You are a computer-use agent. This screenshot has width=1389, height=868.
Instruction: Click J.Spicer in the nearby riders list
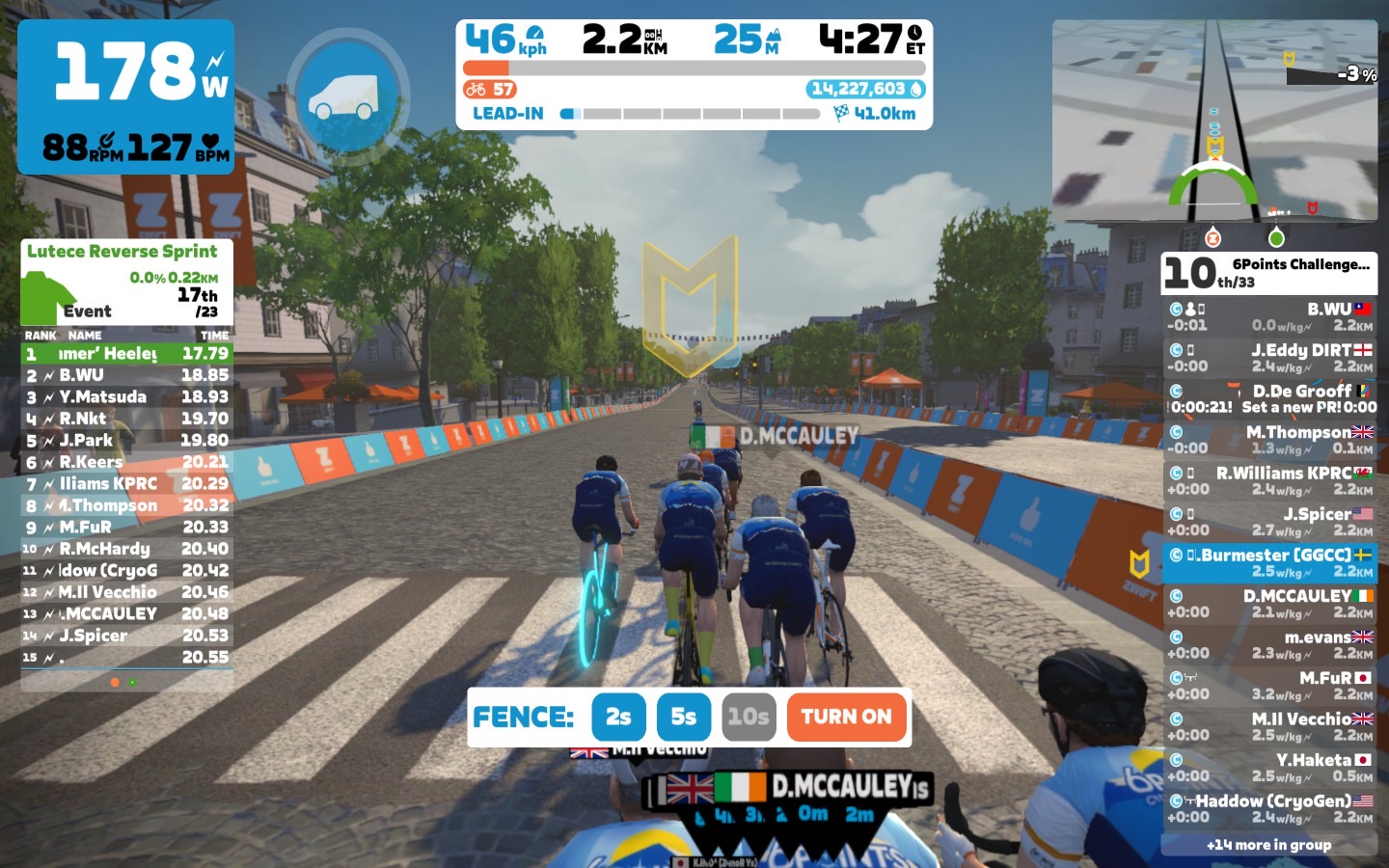(1269, 522)
